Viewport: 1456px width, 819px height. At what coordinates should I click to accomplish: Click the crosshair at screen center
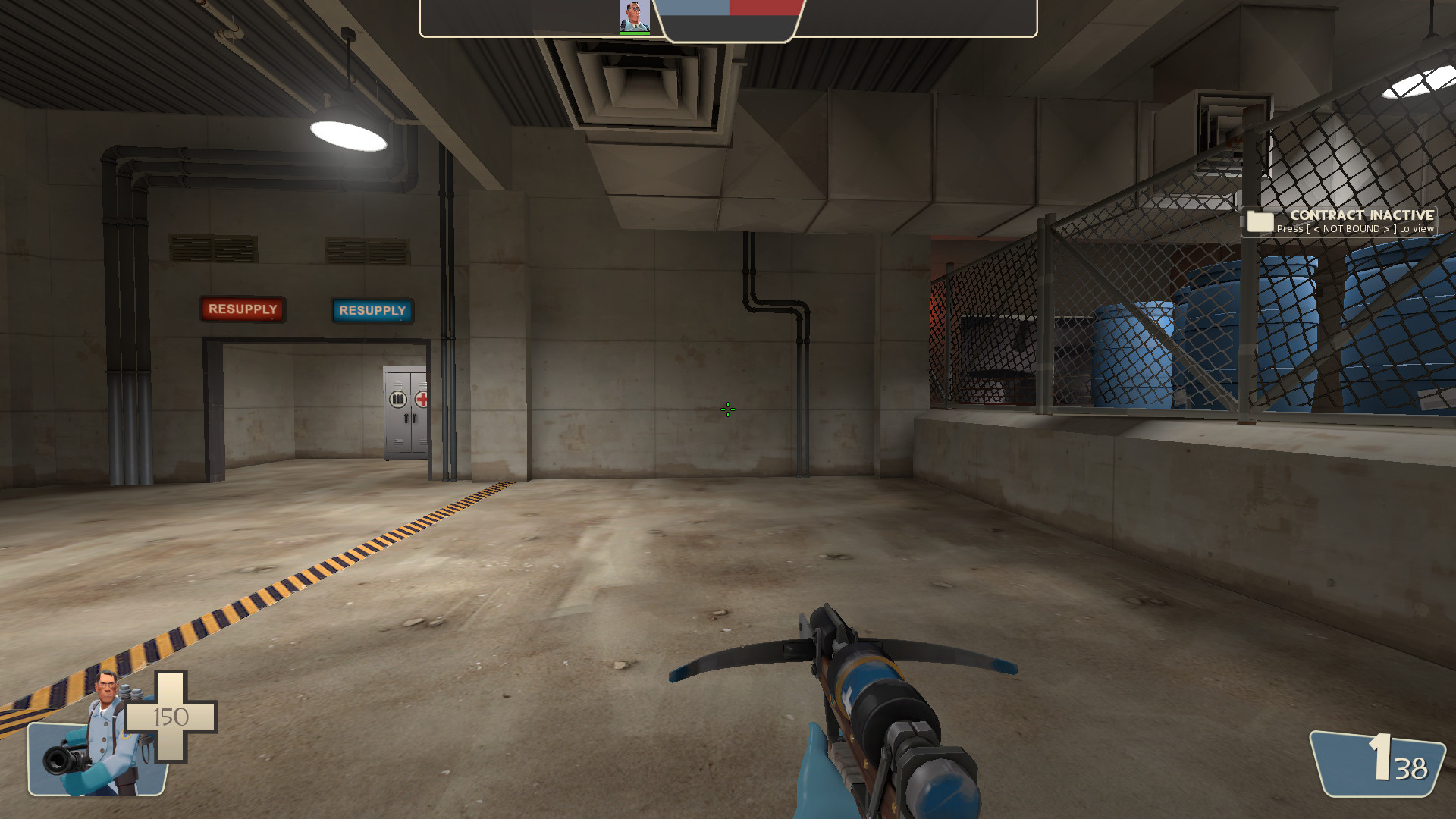point(726,409)
